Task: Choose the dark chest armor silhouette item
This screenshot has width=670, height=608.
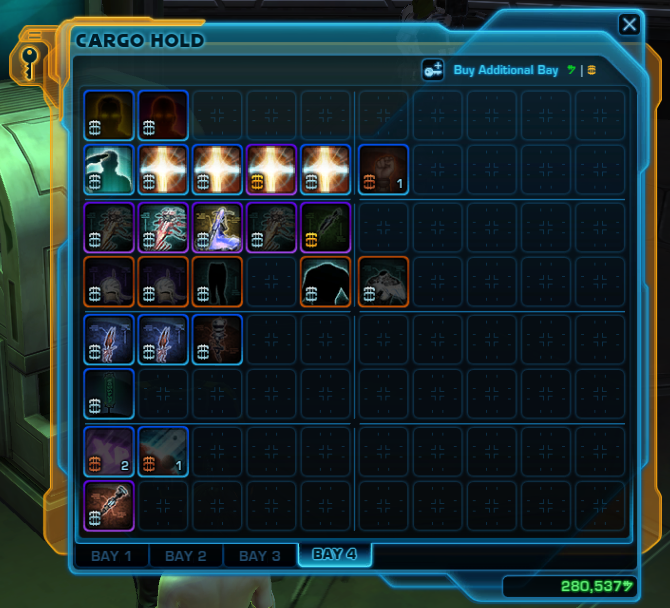Action: click(326, 282)
